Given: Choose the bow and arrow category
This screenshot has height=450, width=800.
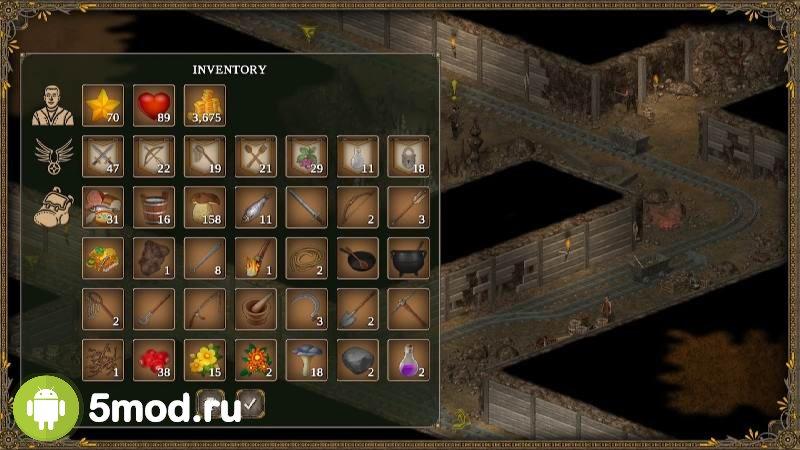Looking at the screenshot, I should 153,156.
